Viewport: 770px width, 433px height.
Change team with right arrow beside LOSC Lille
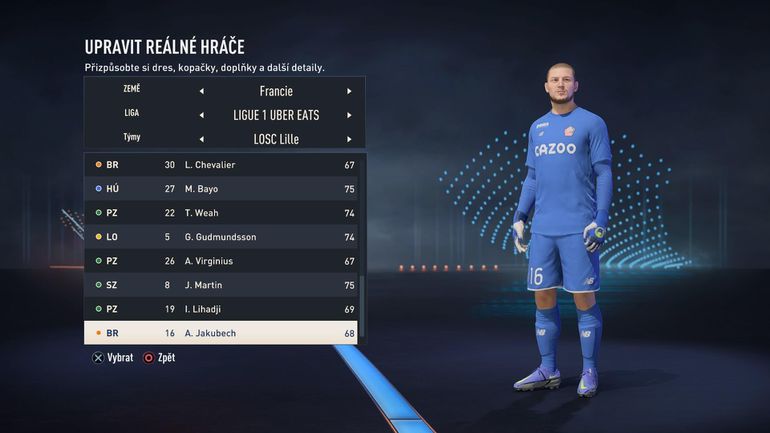coord(349,139)
